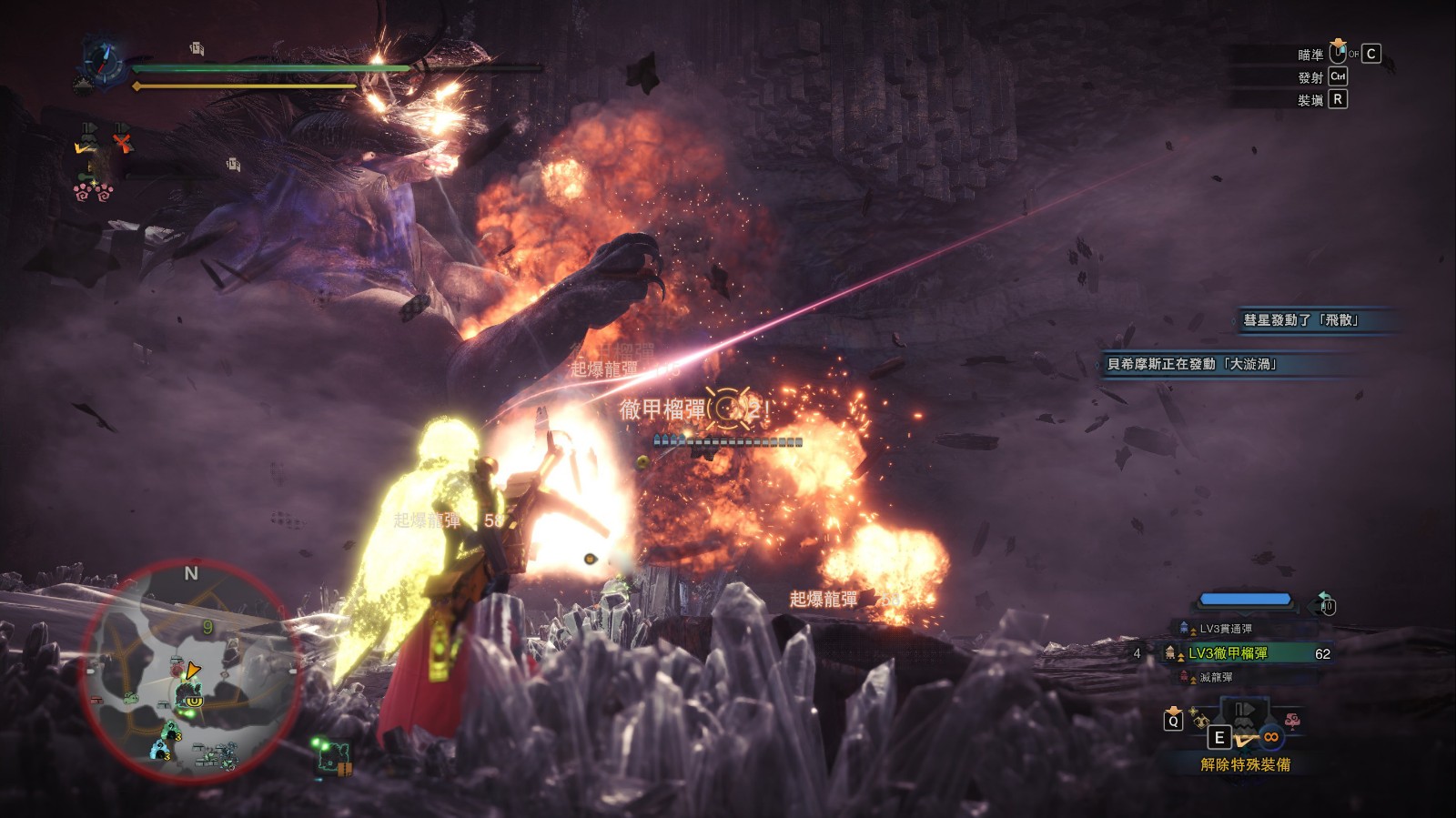The width and height of the screenshot is (1456, 818).
Task: Click the 彗星發動了「飛散」notification
Action: pyautogui.click(x=1301, y=320)
